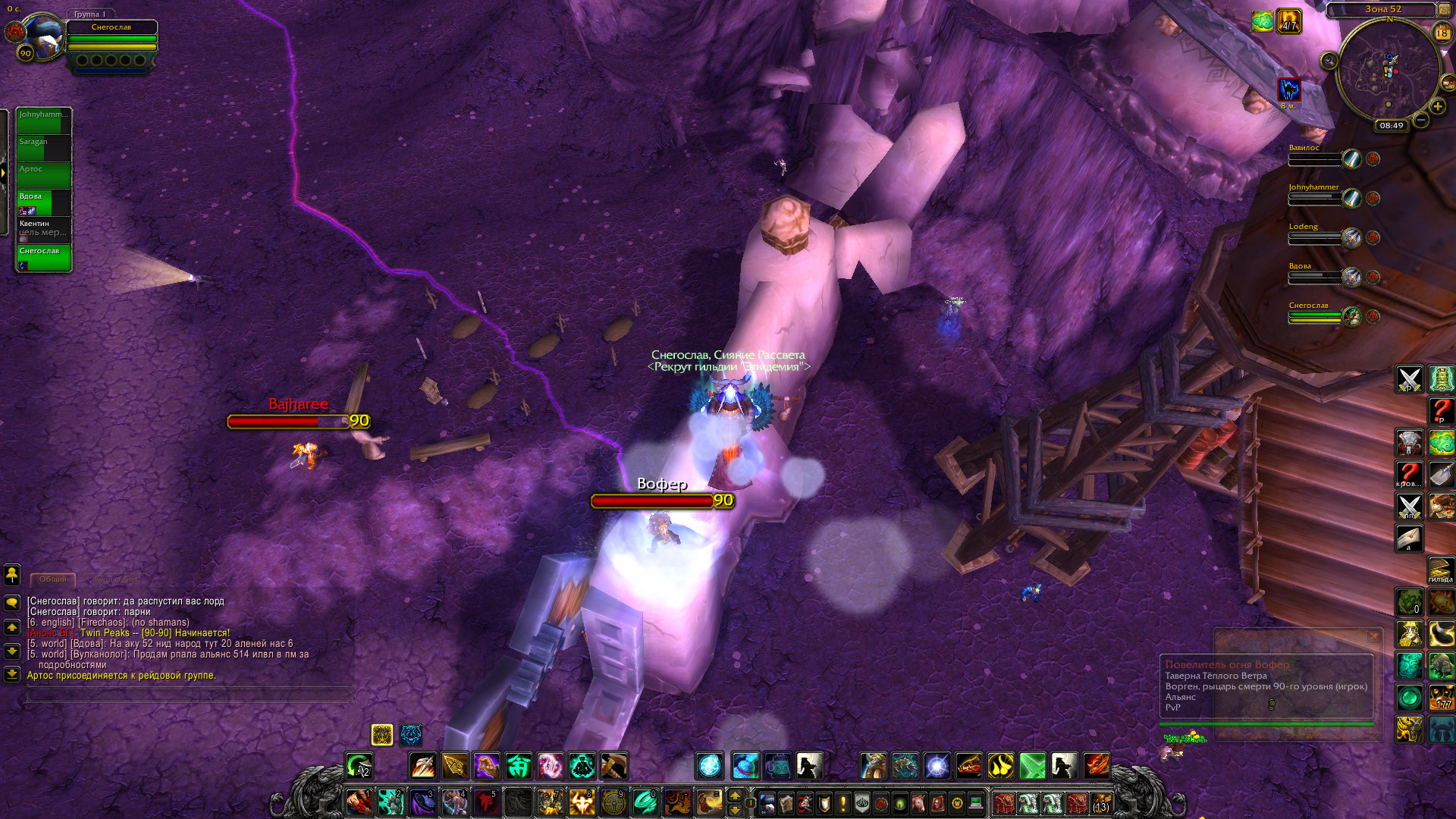Jump chat to bottom with the arrow button
The height and width of the screenshot is (819, 1456).
(x=12, y=673)
